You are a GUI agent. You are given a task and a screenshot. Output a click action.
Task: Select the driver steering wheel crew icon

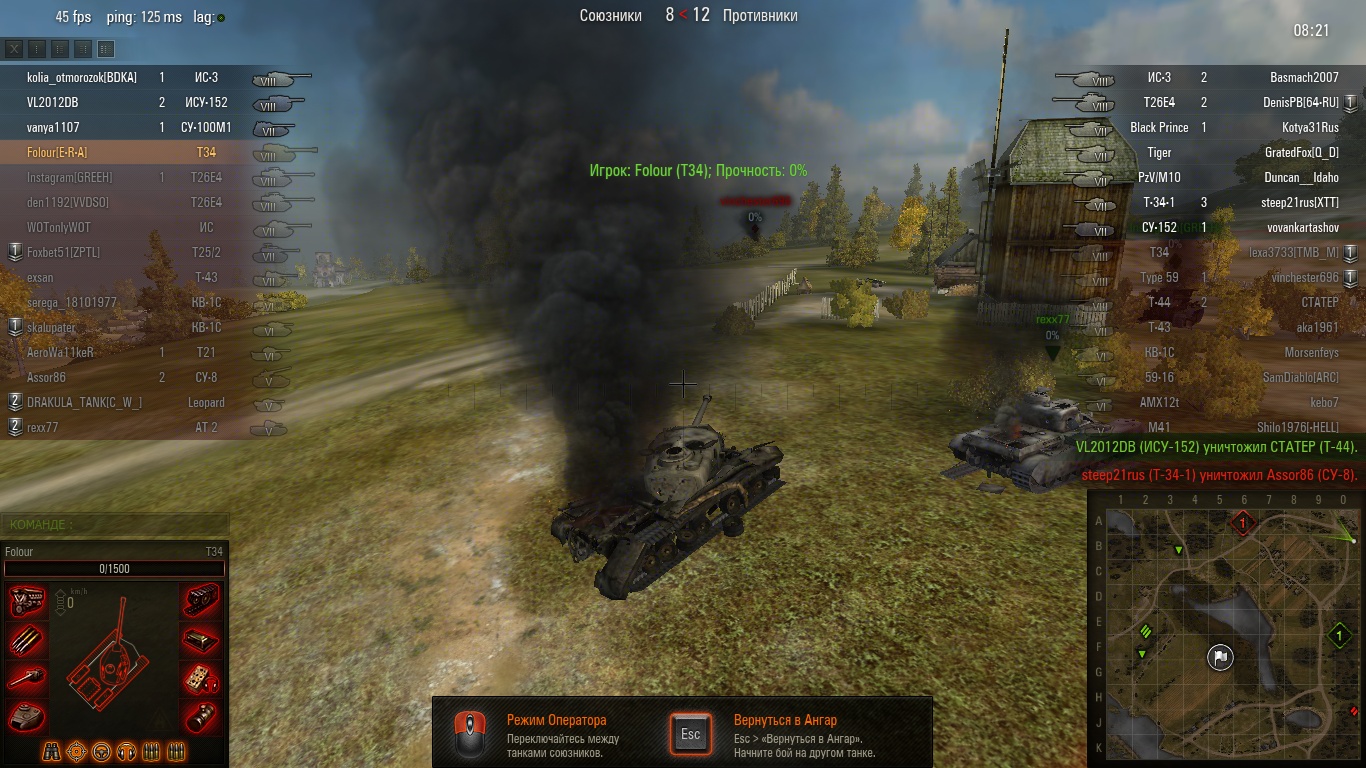102,751
